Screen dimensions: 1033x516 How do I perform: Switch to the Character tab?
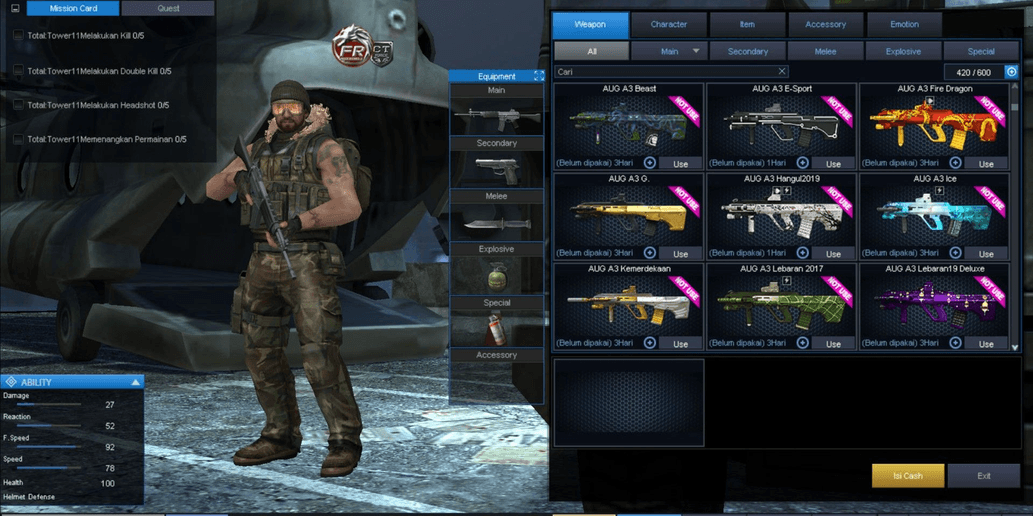[668, 25]
